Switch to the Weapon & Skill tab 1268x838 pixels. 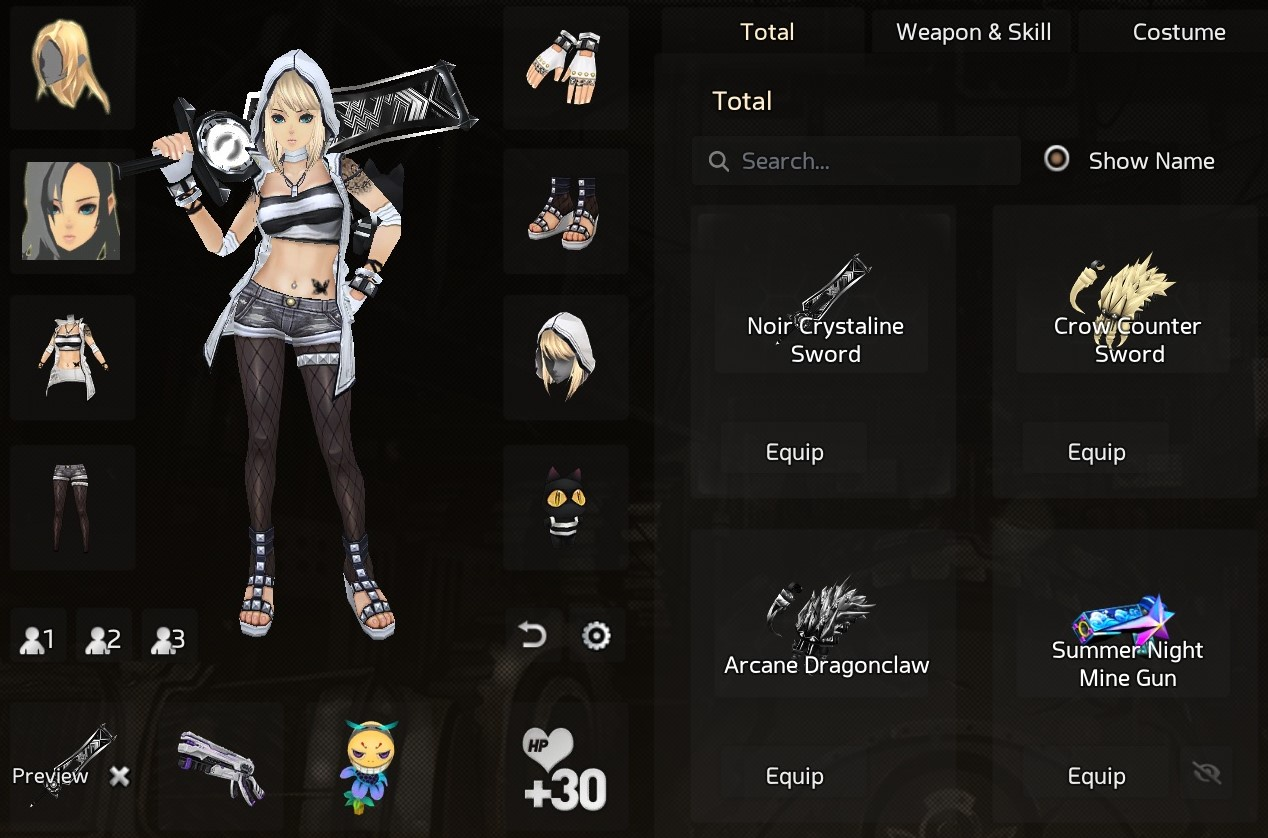tap(973, 32)
